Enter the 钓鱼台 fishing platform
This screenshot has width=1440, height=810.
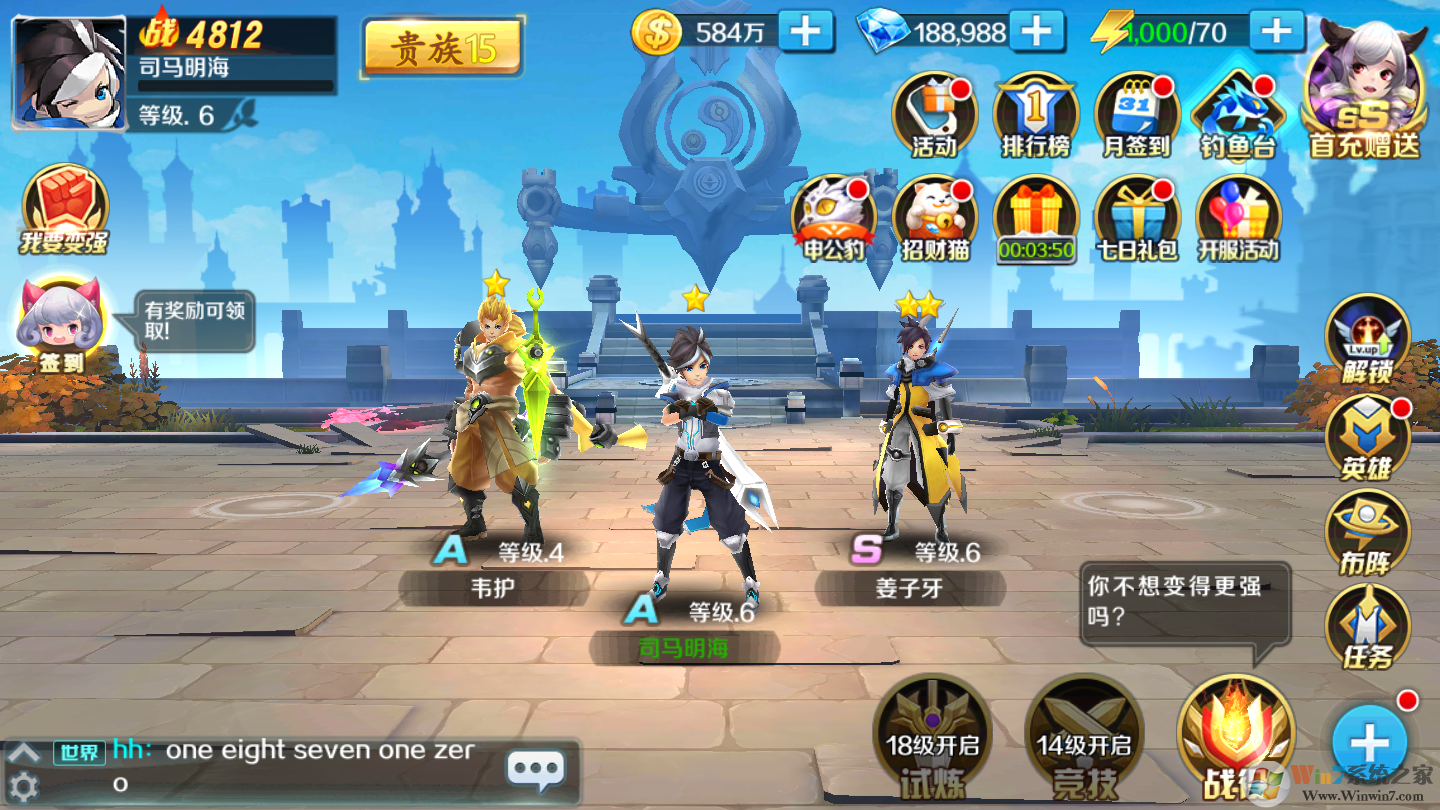point(1239,116)
